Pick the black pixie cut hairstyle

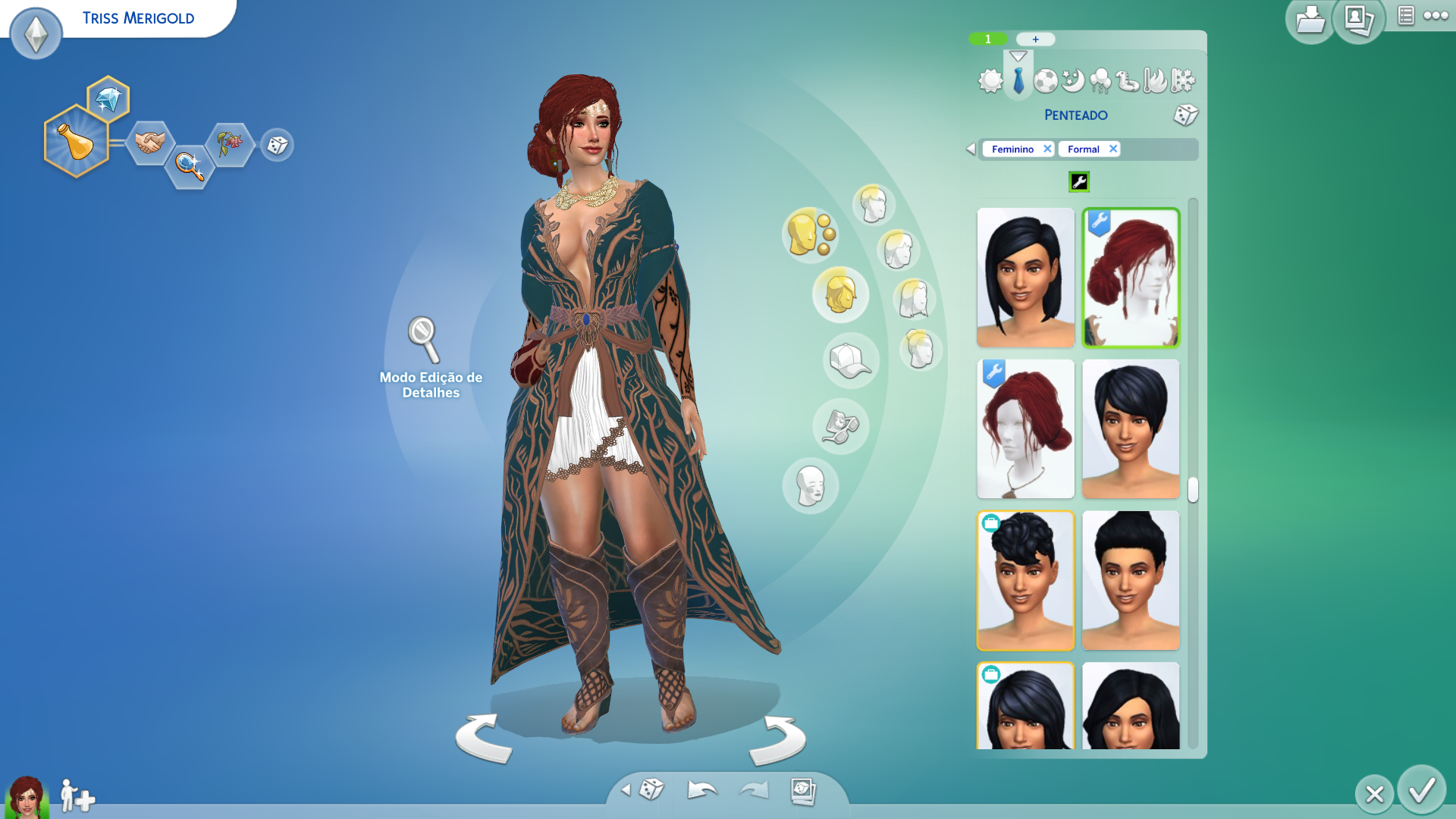click(1131, 429)
